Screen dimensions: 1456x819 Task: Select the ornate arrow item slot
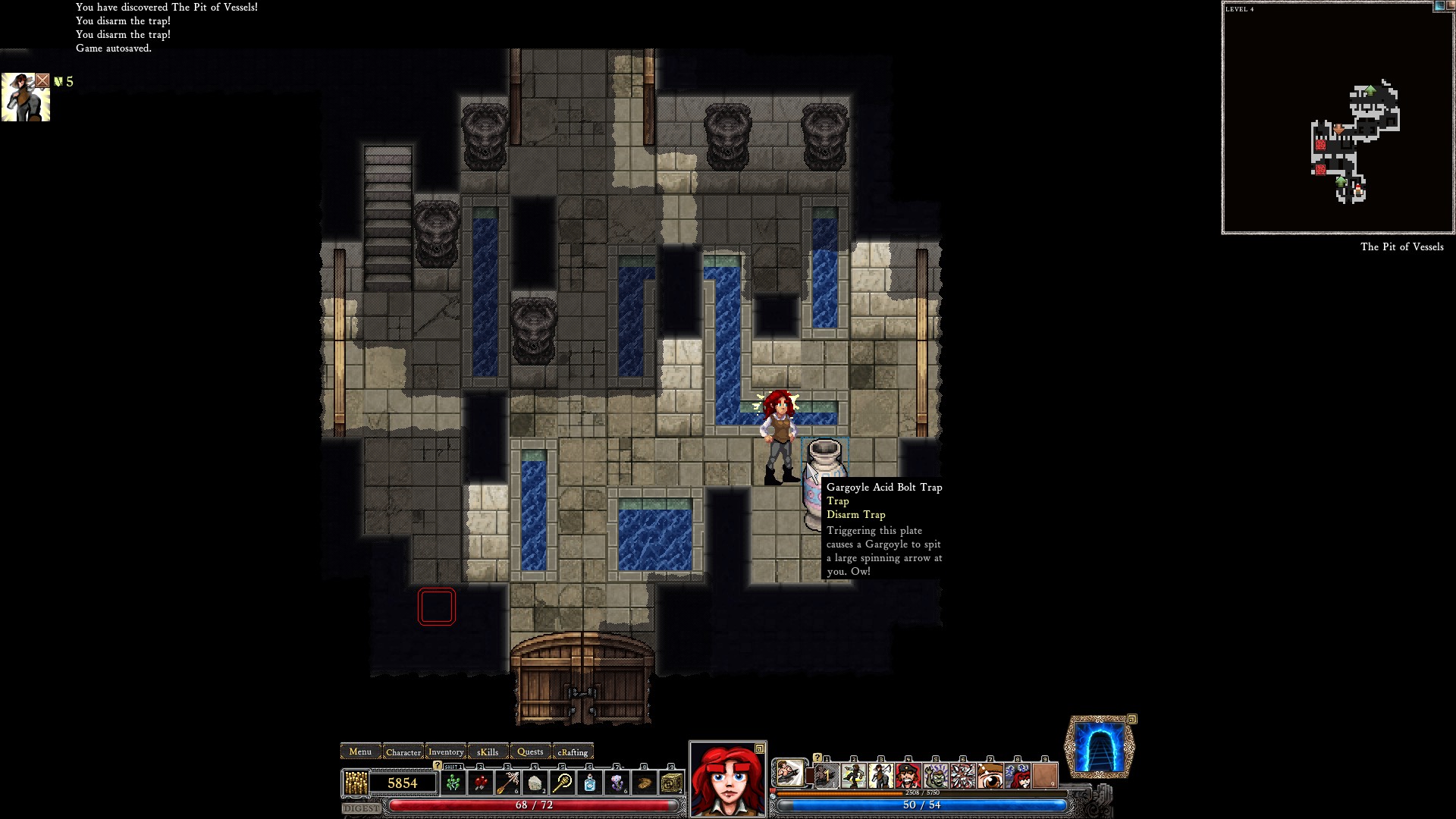pos(508,783)
